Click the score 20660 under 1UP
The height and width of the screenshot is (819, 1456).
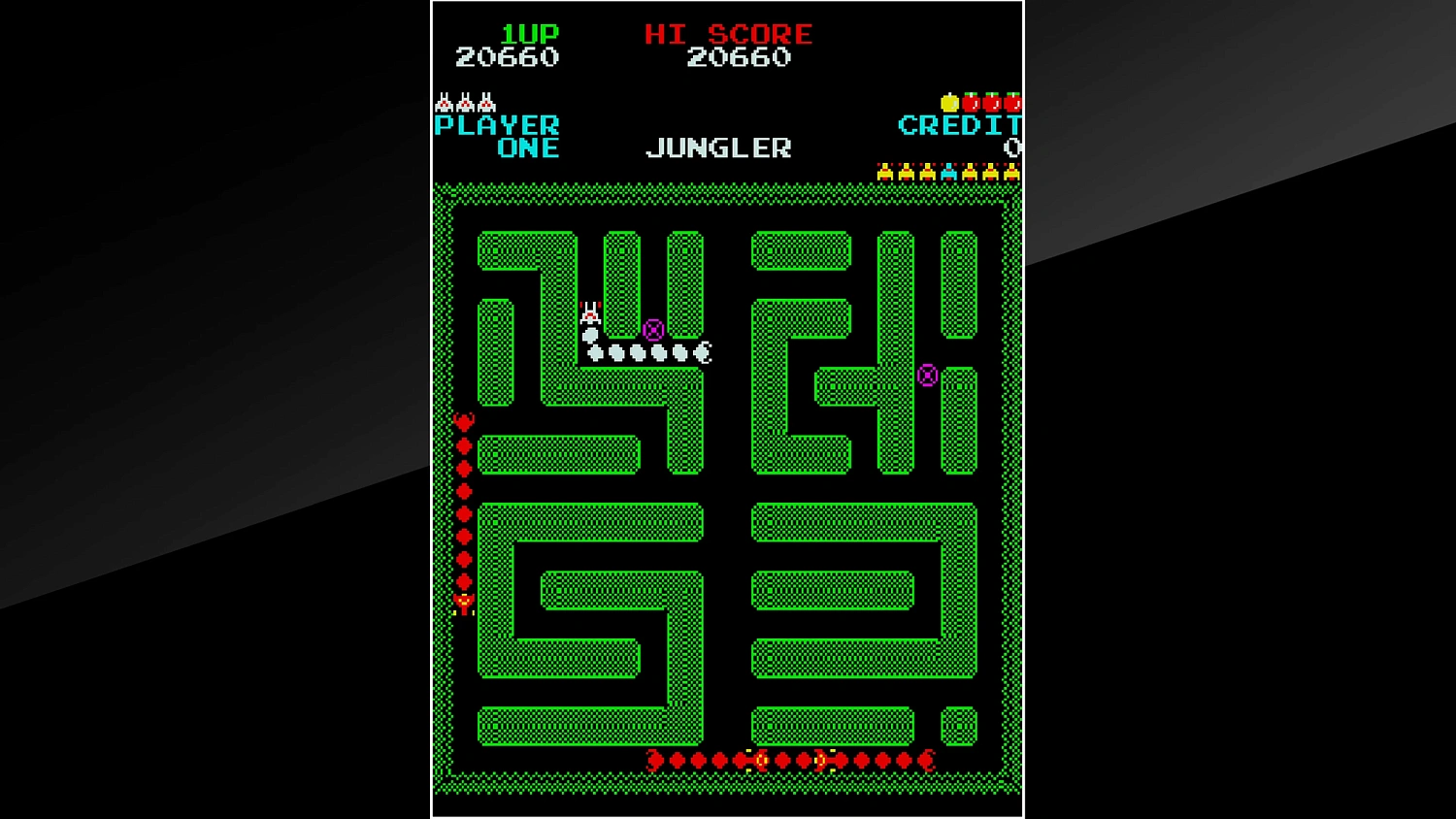506,56
